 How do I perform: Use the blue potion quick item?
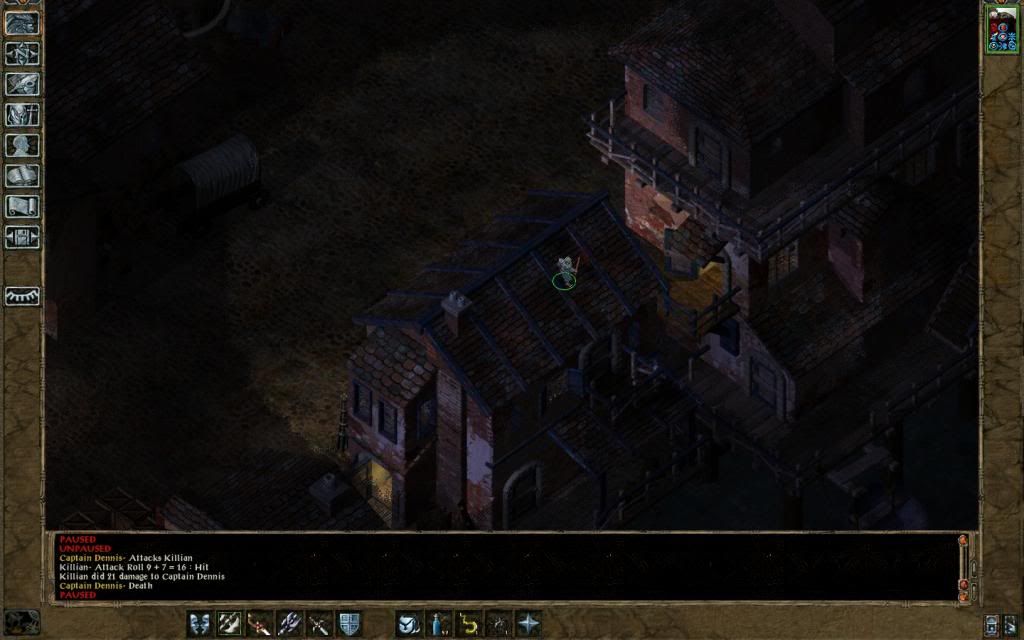438,623
